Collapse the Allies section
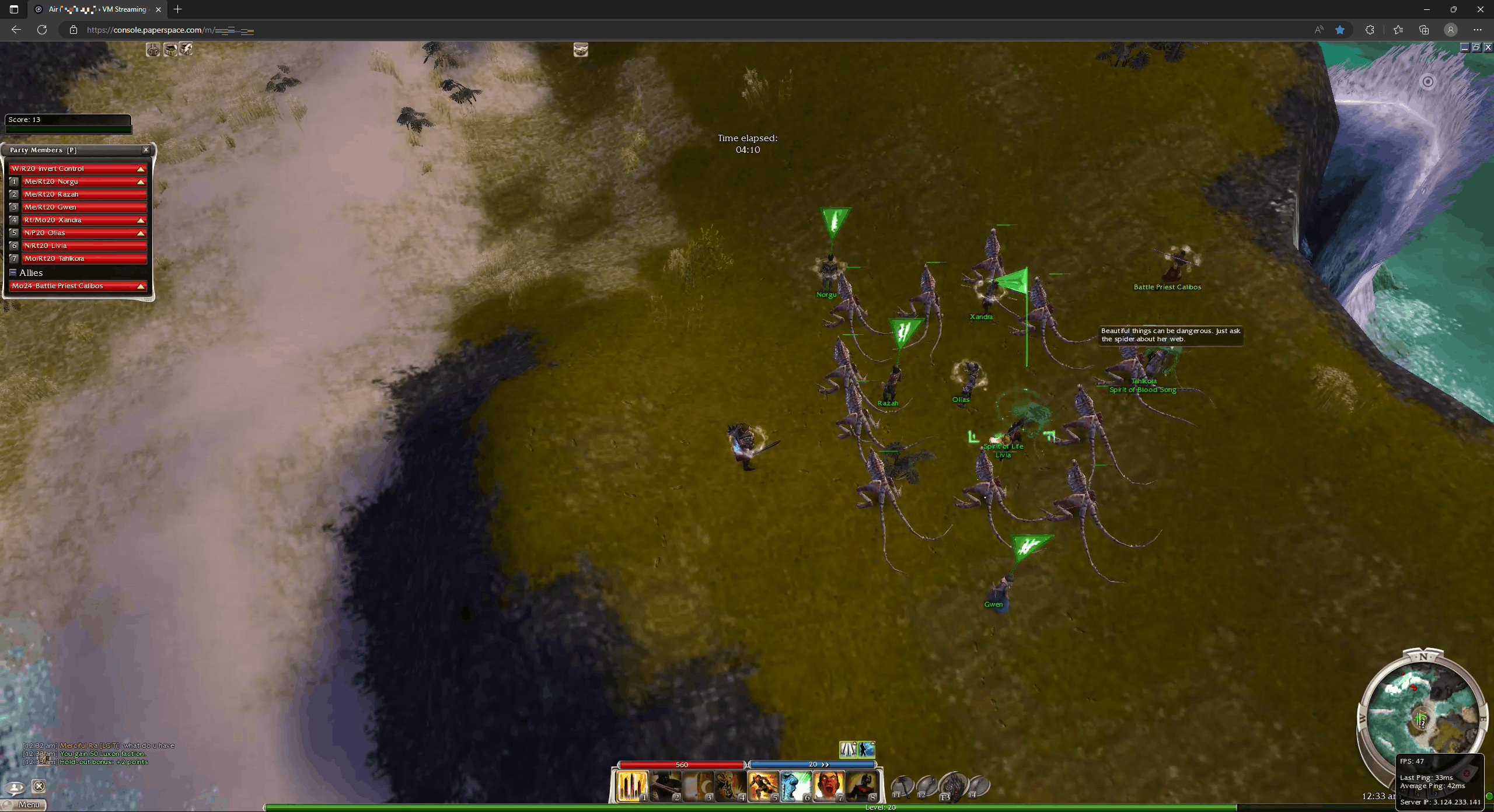This screenshot has width=1494, height=812. tap(13, 272)
